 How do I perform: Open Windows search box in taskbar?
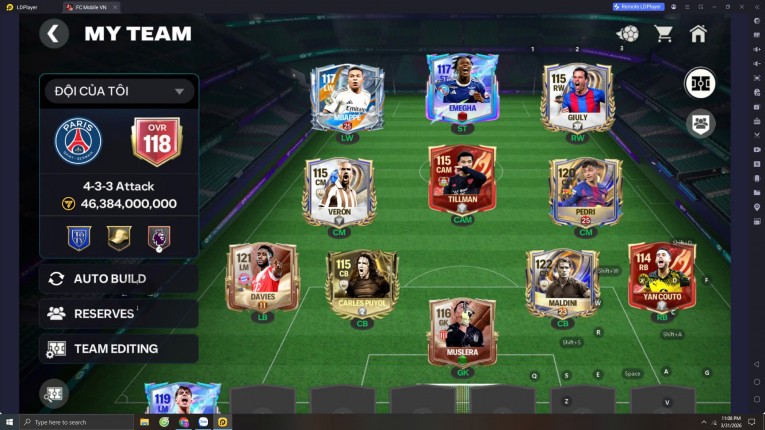coord(75,422)
